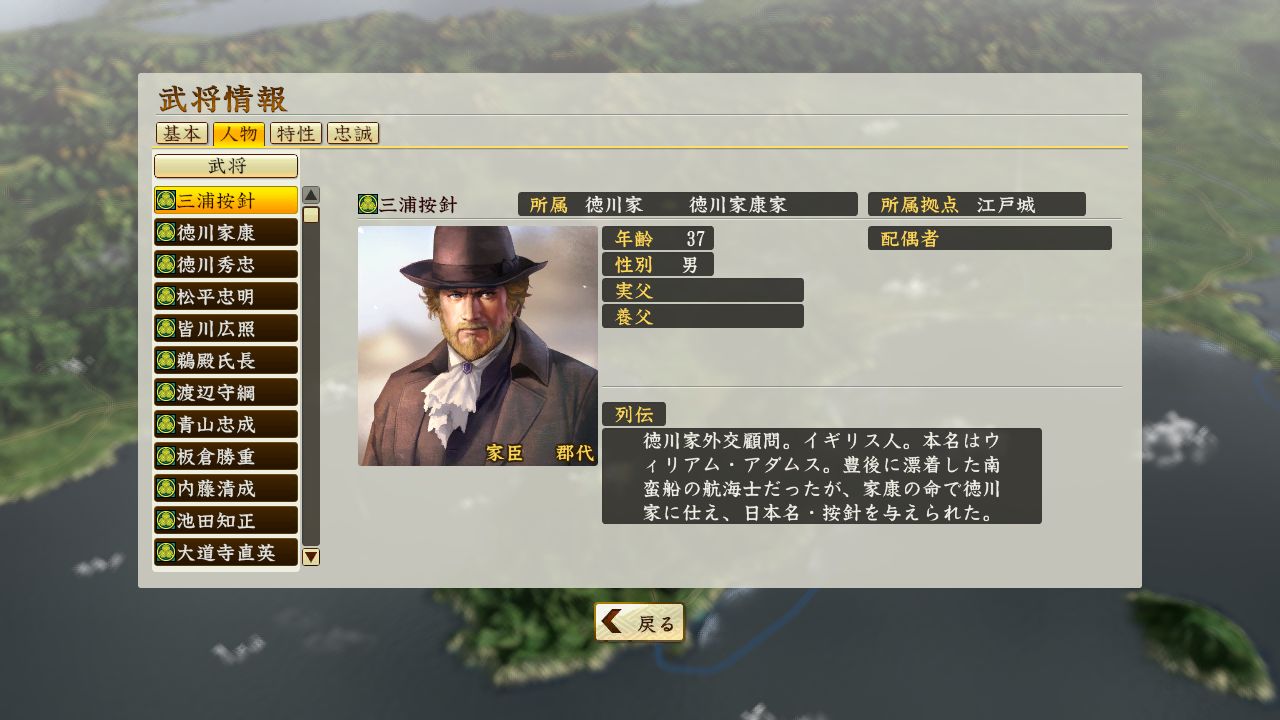
Task: Click the crest icon next to 徳川秀忠
Action: click(167, 263)
